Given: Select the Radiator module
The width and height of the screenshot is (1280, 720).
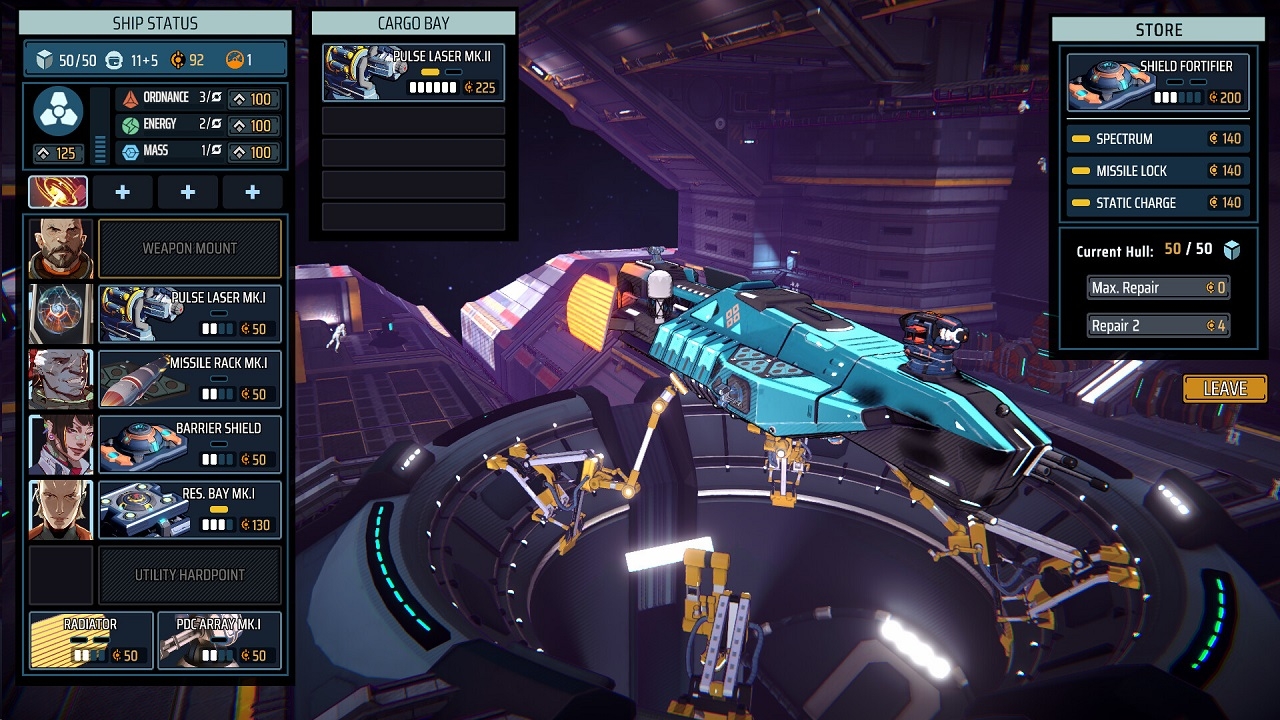Looking at the screenshot, I should coord(91,640).
